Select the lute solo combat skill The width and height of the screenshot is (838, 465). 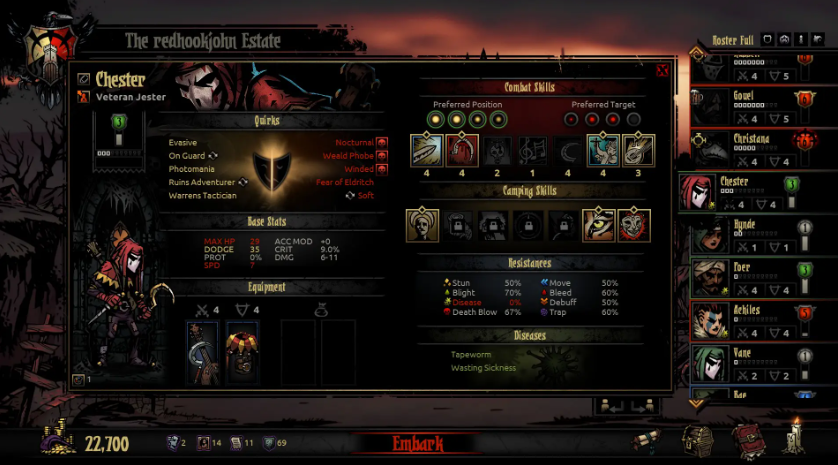637,150
